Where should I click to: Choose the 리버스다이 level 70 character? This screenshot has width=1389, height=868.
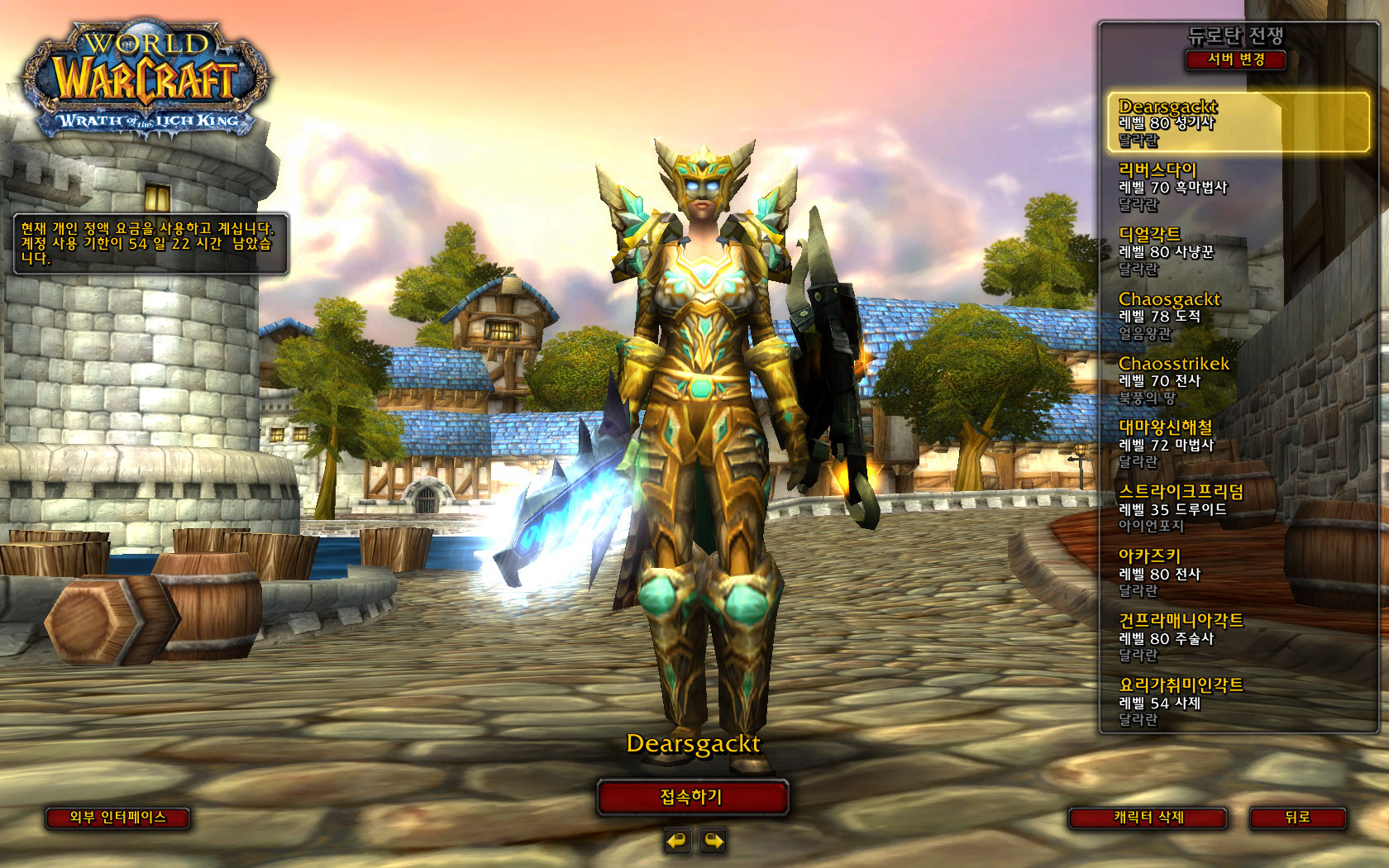coord(1238,187)
